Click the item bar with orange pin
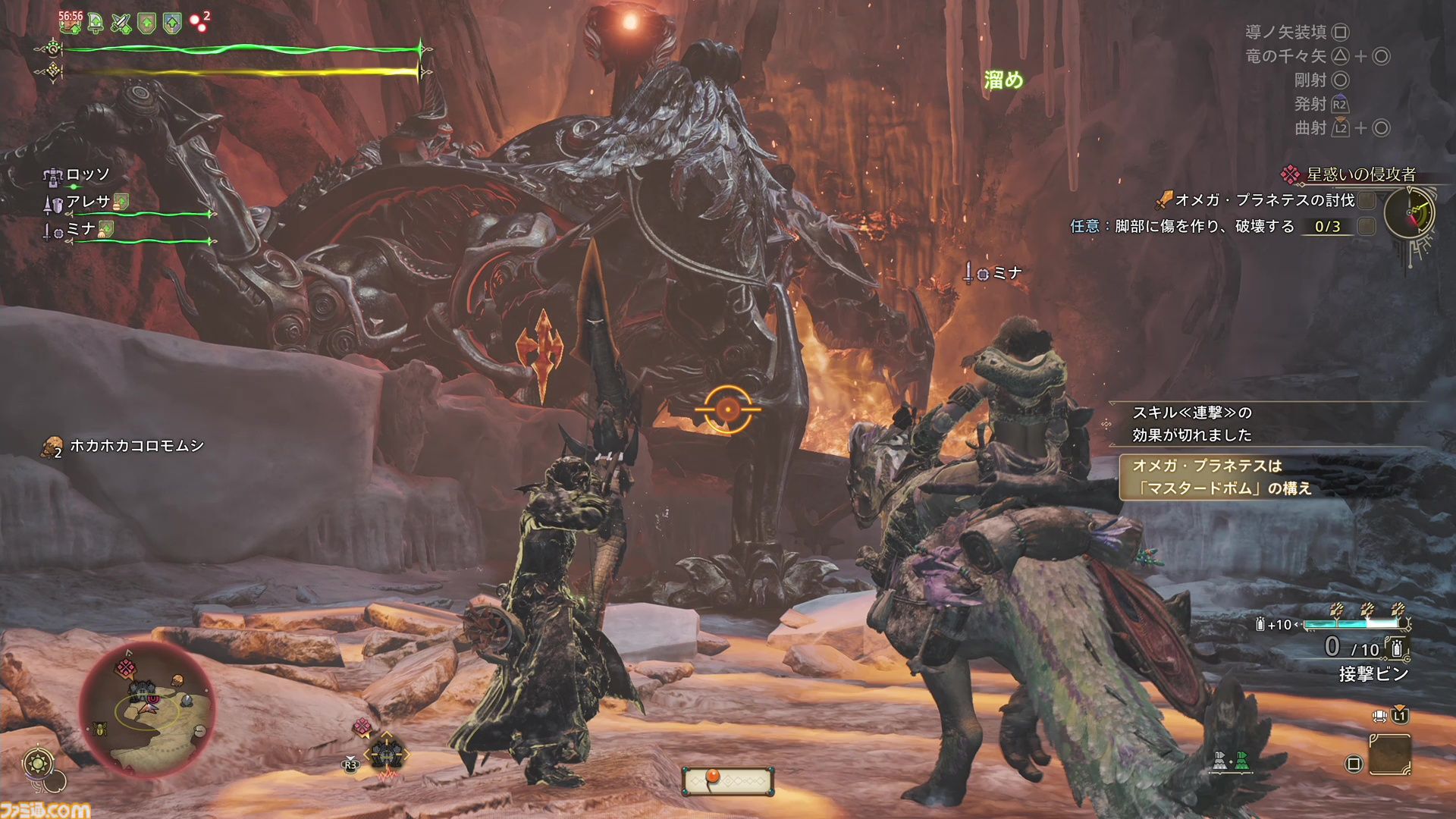Viewport: 1456px width, 819px height. [727, 780]
